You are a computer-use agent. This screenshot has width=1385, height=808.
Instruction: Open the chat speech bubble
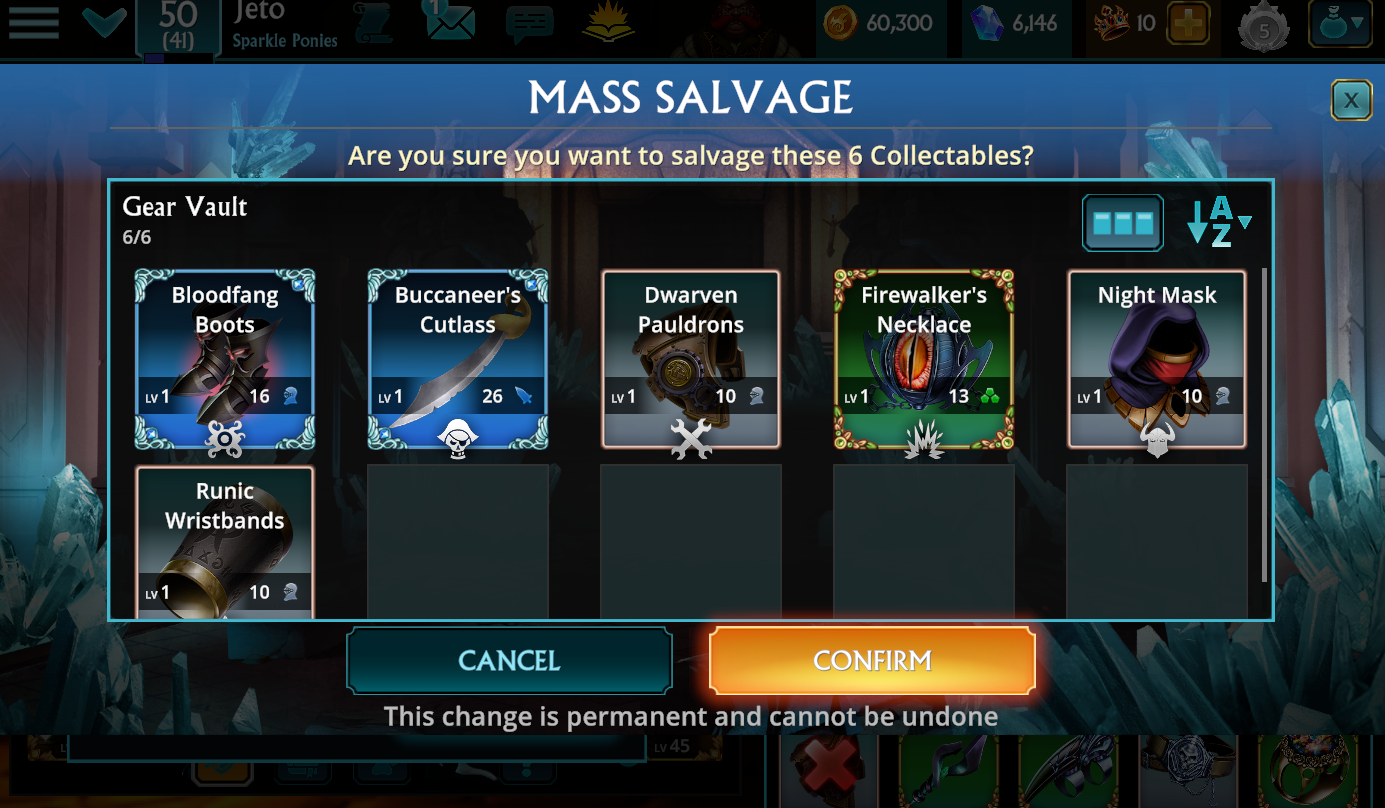click(x=529, y=24)
